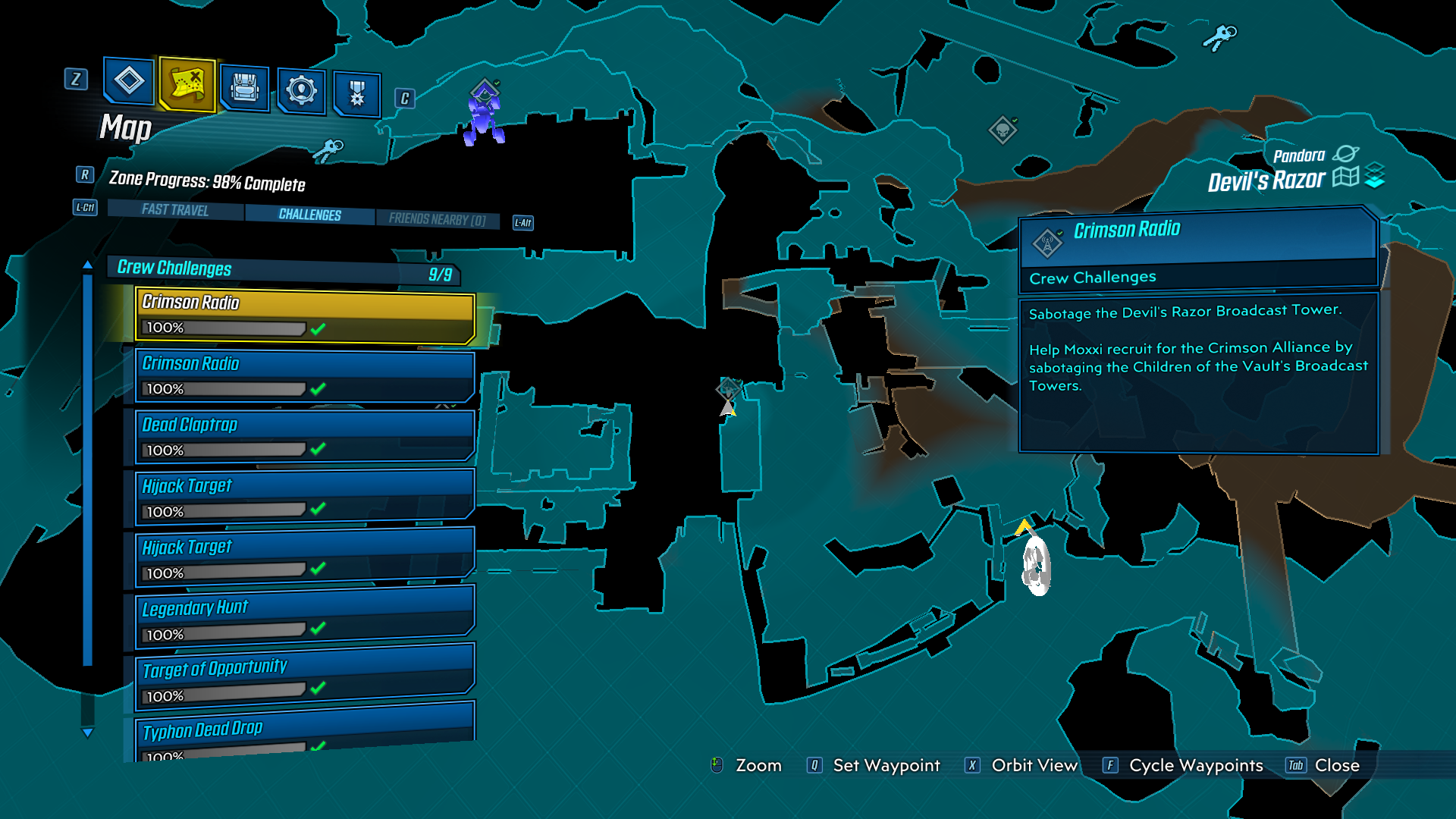Pick the Typhon Dead Drop challenge
This screenshot has height=819, width=1456.
pyautogui.click(x=305, y=734)
